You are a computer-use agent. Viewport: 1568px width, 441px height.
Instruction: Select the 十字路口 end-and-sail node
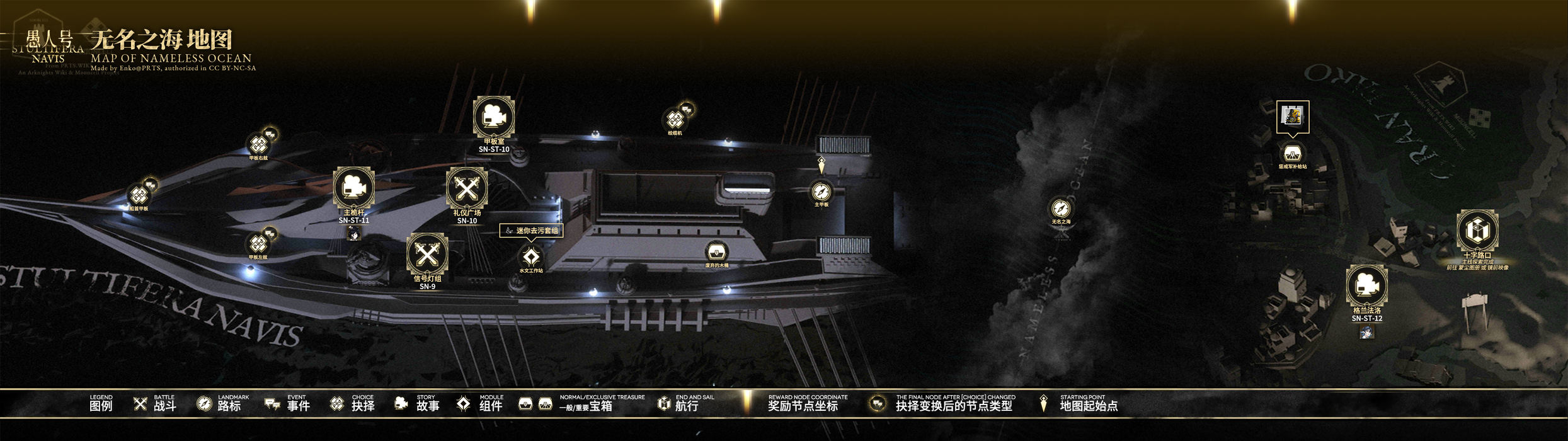tap(1477, 230)
